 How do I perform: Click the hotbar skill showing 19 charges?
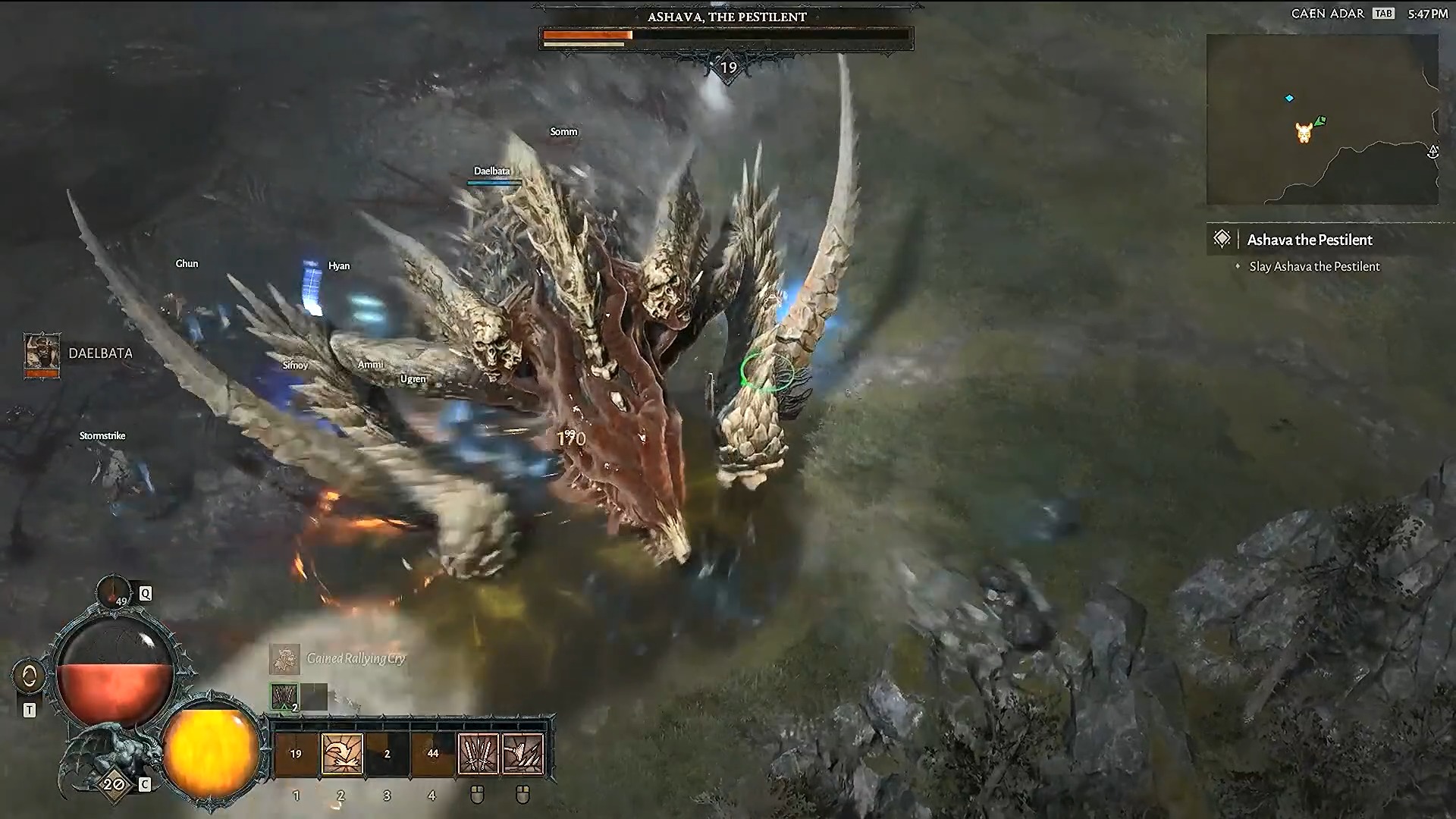296,753
